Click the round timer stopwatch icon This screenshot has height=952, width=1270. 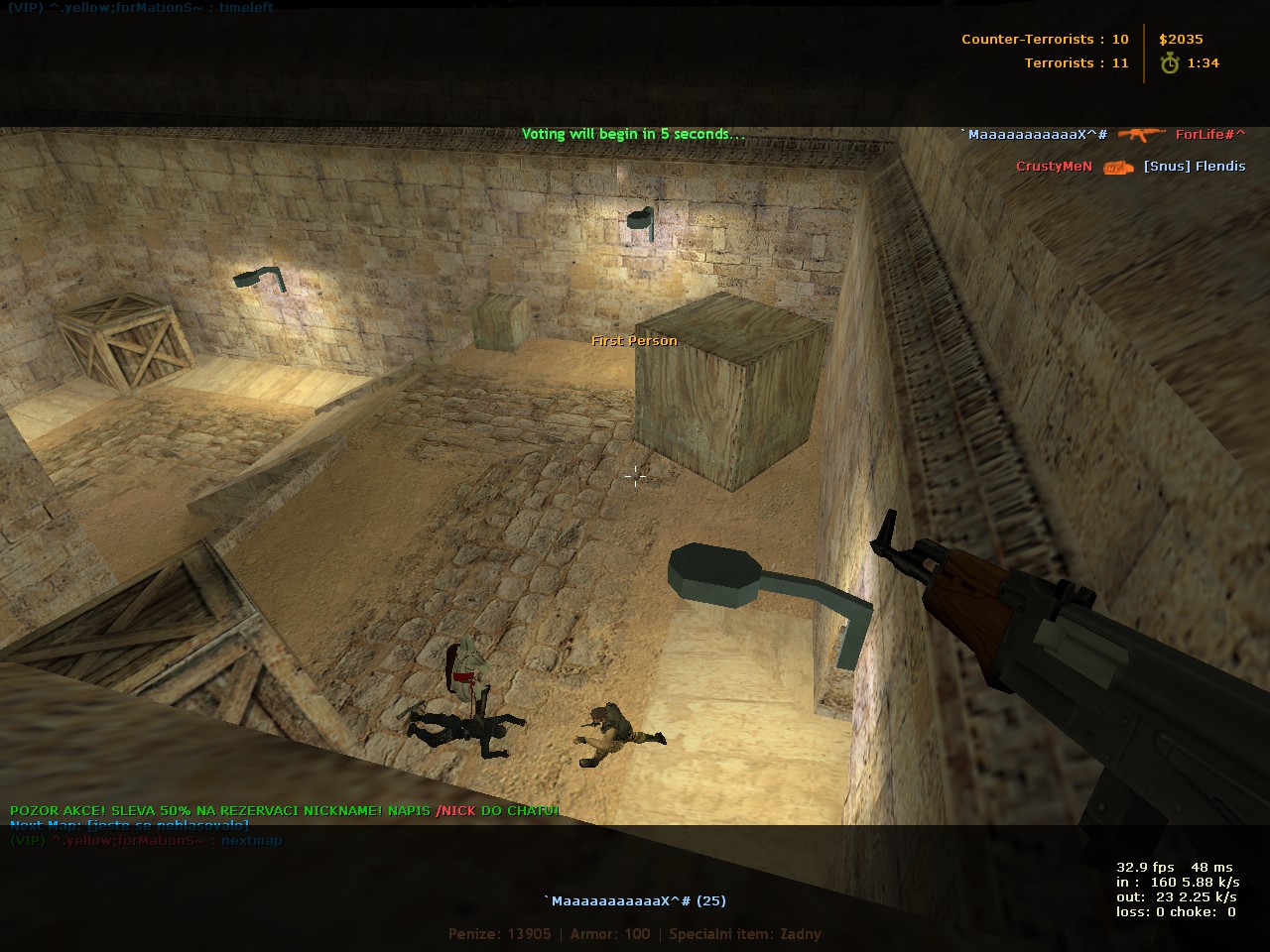coord(1171,63)
